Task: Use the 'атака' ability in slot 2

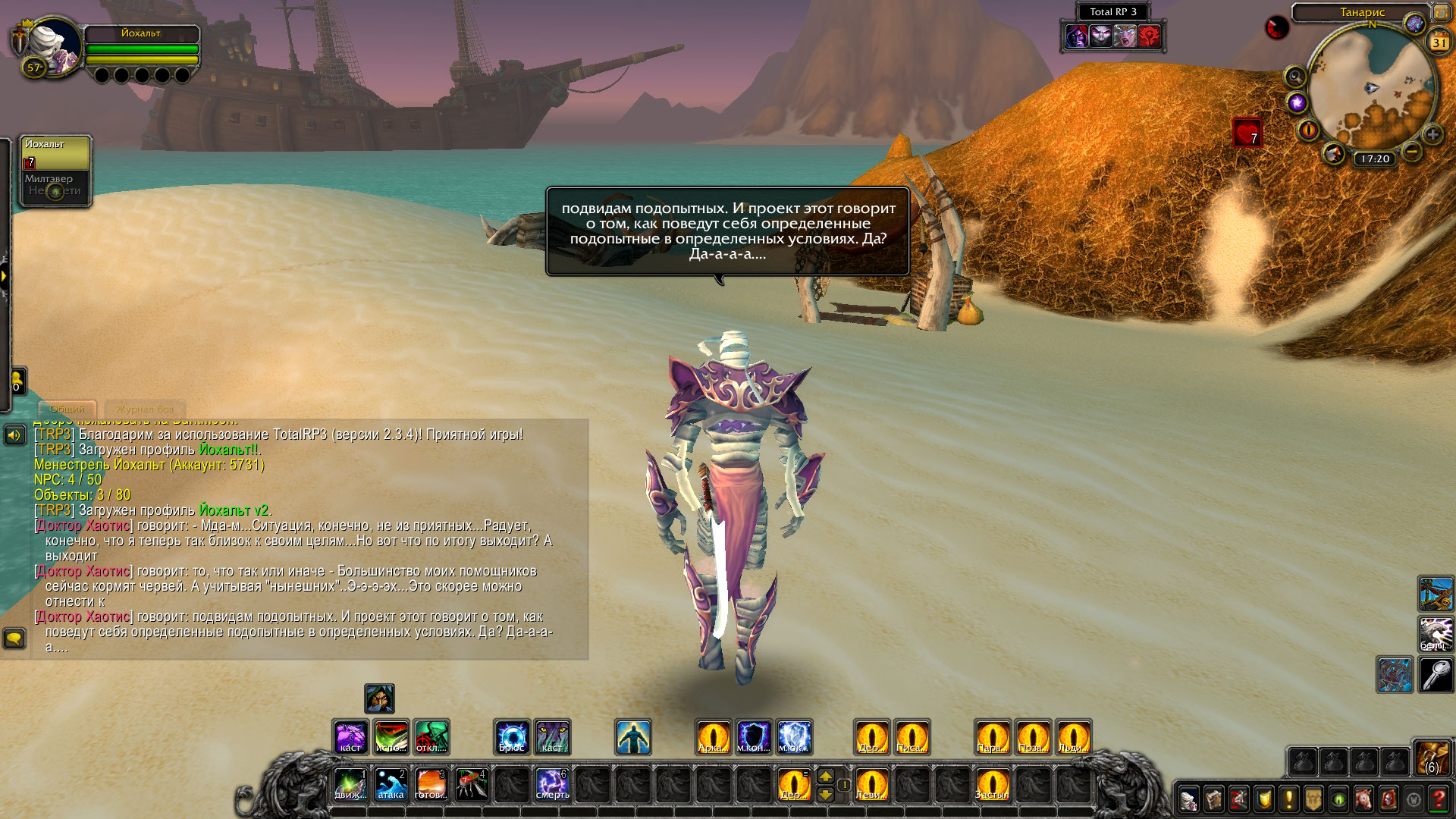Action: tap(391, 784)
